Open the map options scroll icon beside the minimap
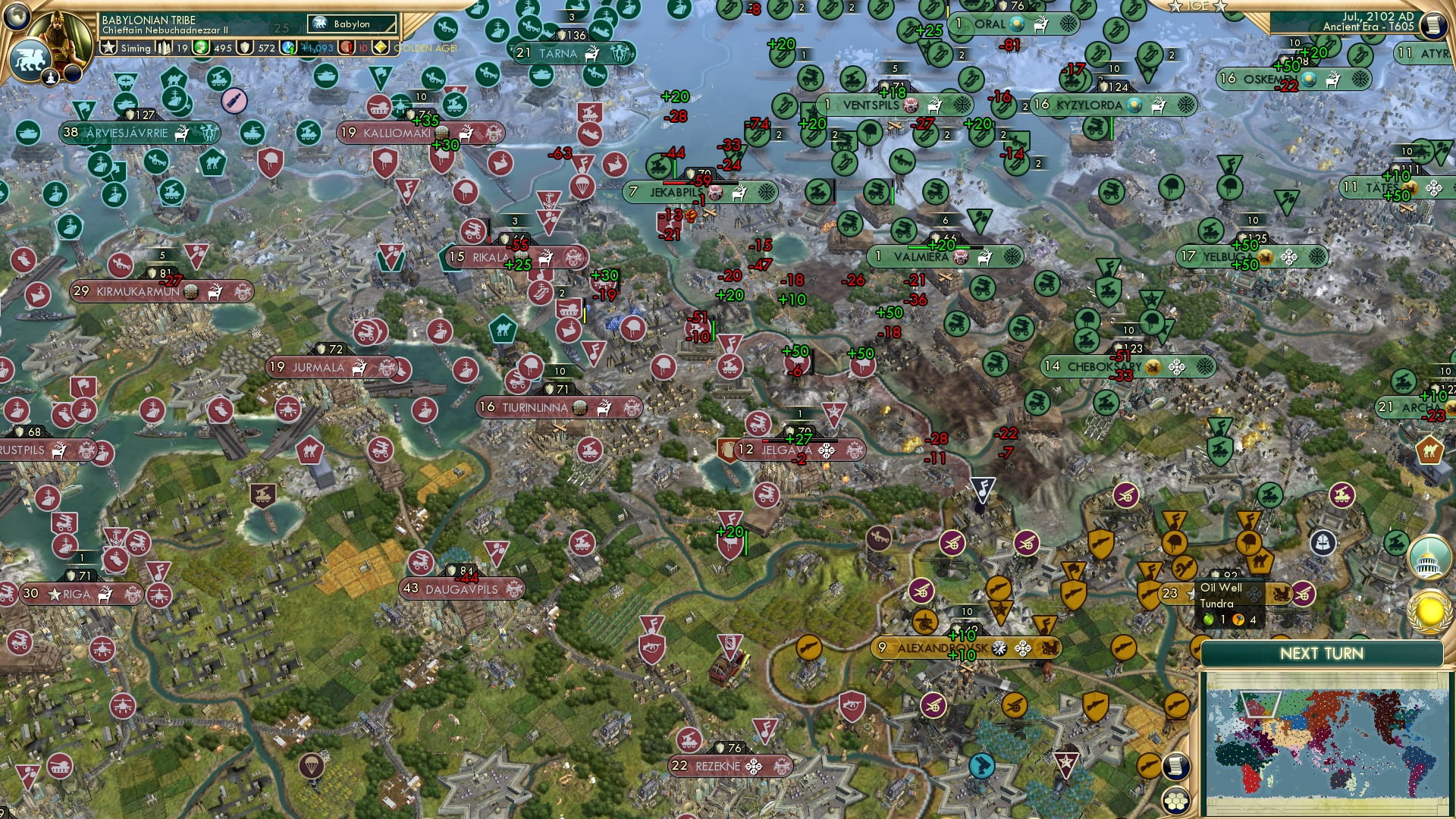Viewport: 1456px width, 819px height. coord(1177,767)
